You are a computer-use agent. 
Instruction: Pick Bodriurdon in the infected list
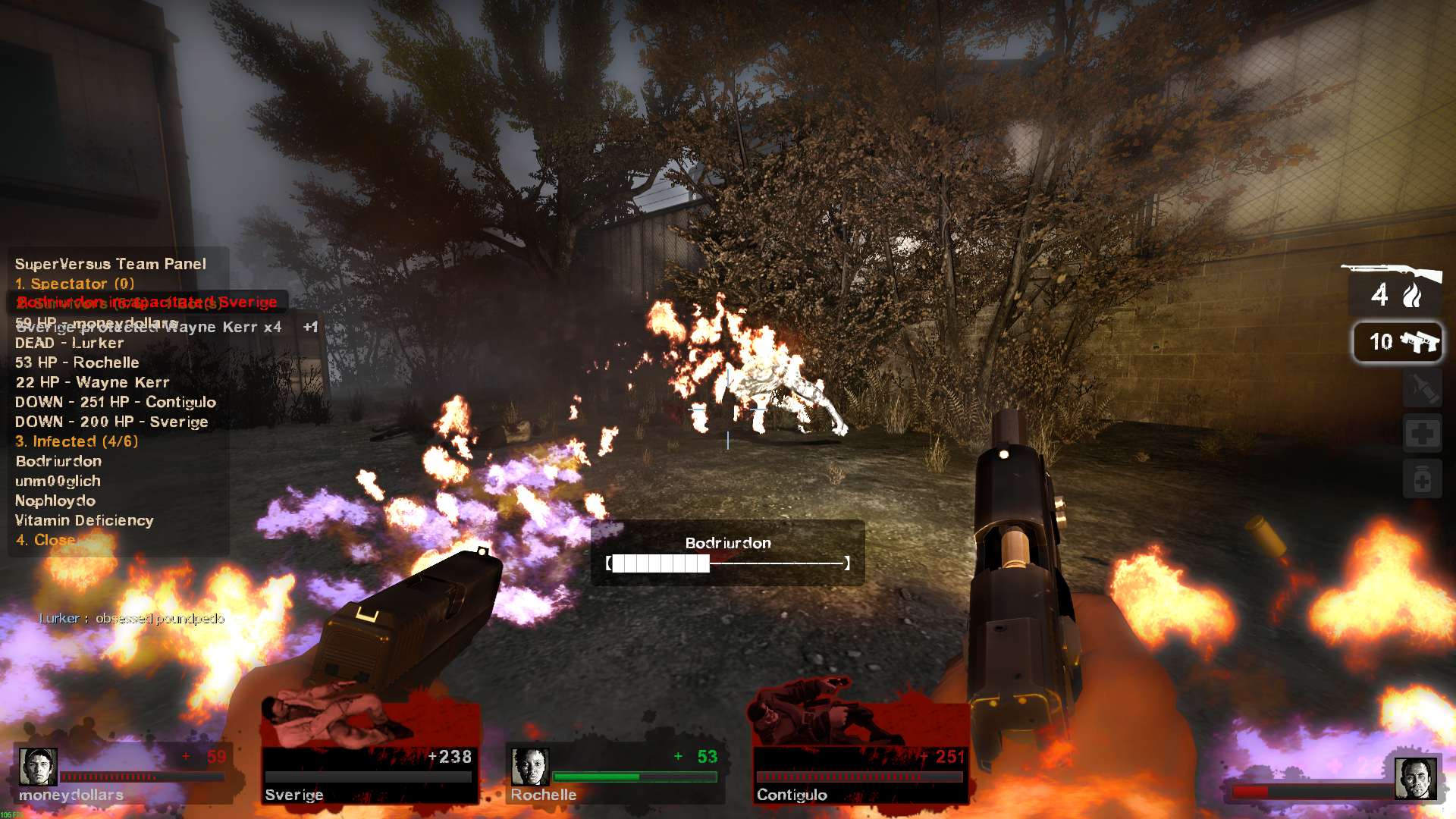[58, 461]
